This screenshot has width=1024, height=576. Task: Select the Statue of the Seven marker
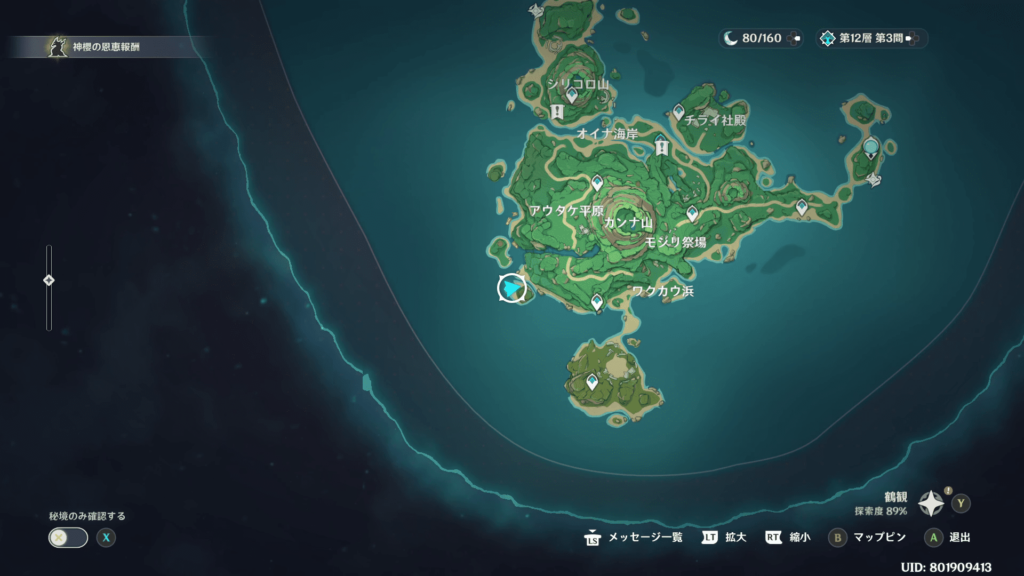click(x=871, y=148)
